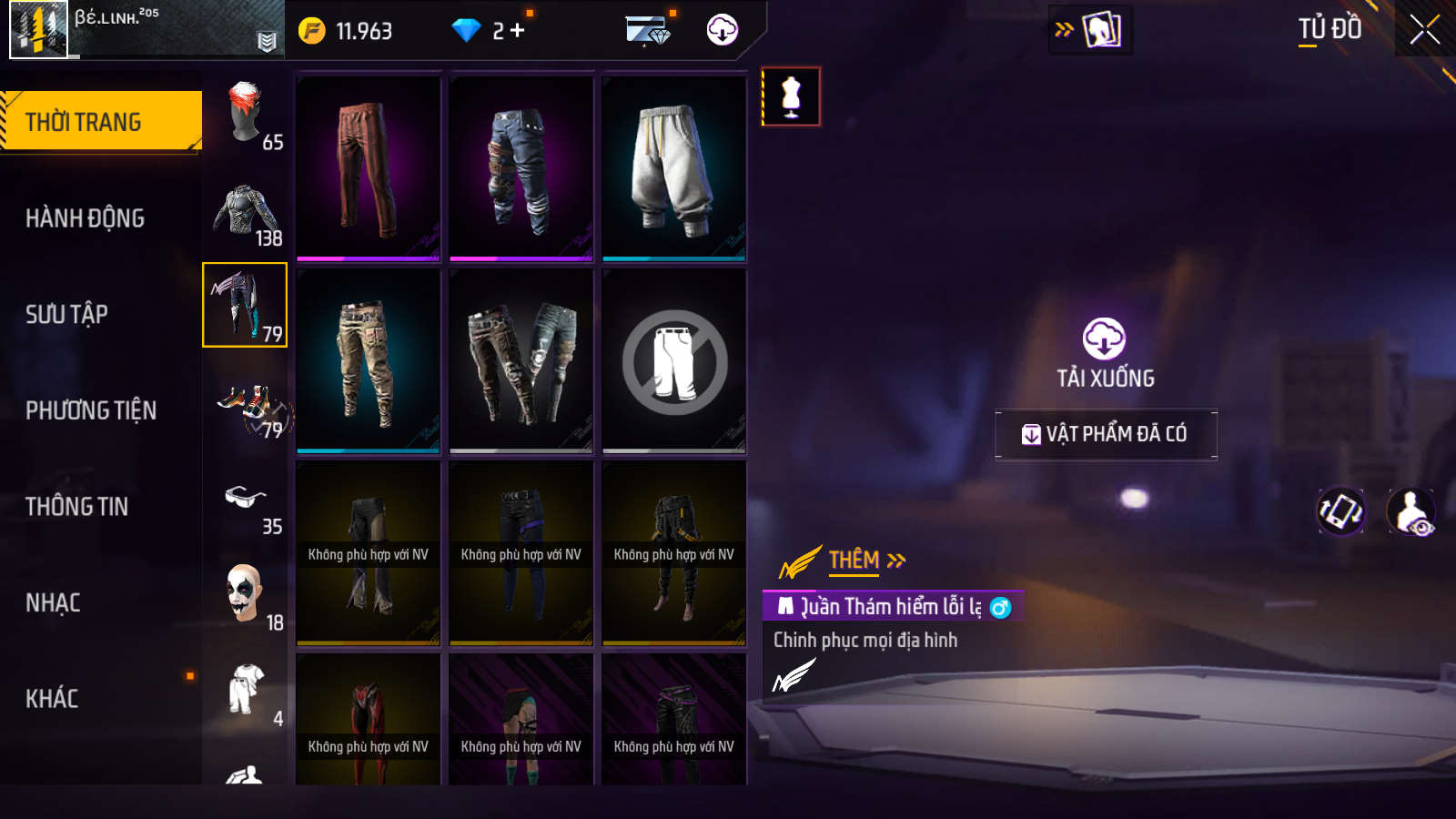Expand the THÊM details link
This screenshot has width=1456, height=819.
(865, 560)
